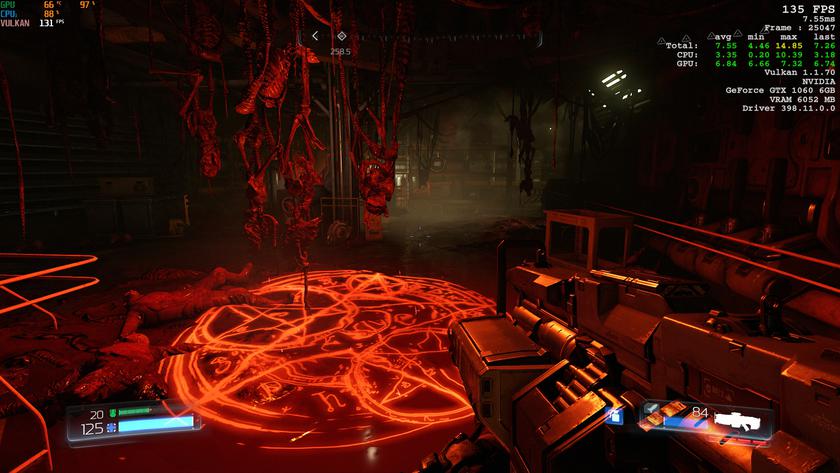The image size is (840, 473).
Task: Click the diamond objective marker on the compass
Action: click(340, 36)
